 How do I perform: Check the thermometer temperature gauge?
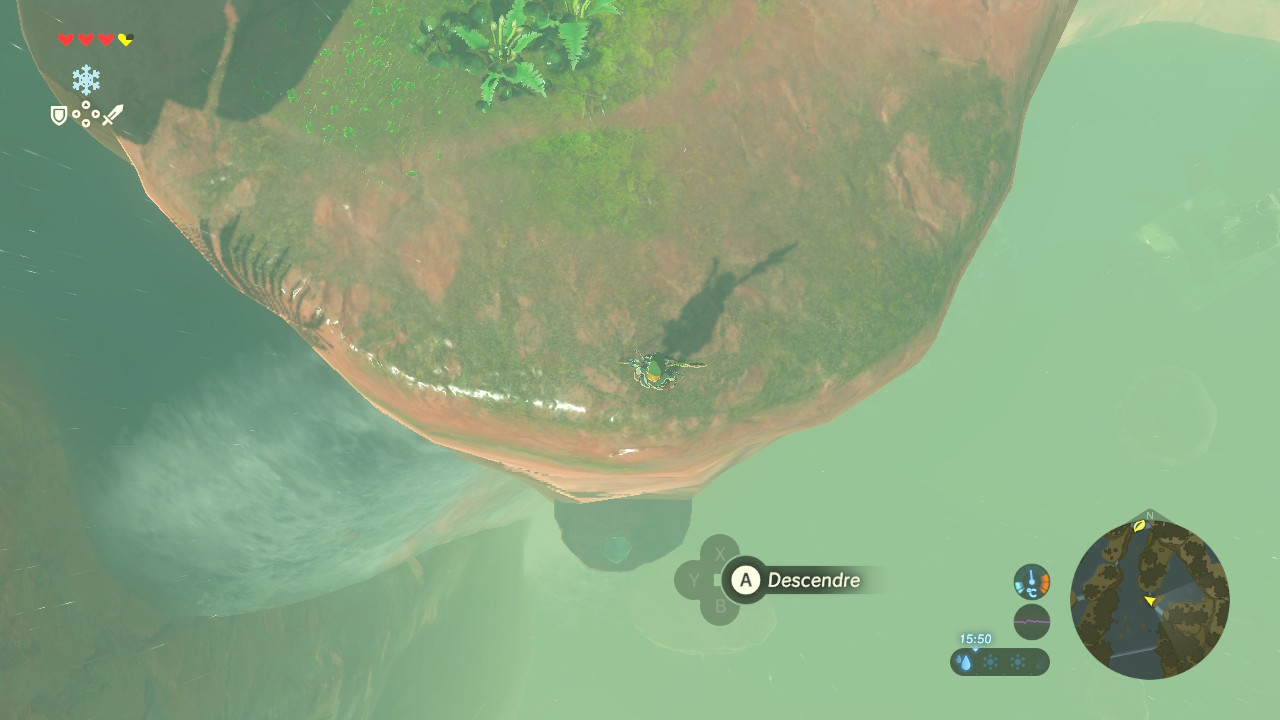pos(1031,581)
